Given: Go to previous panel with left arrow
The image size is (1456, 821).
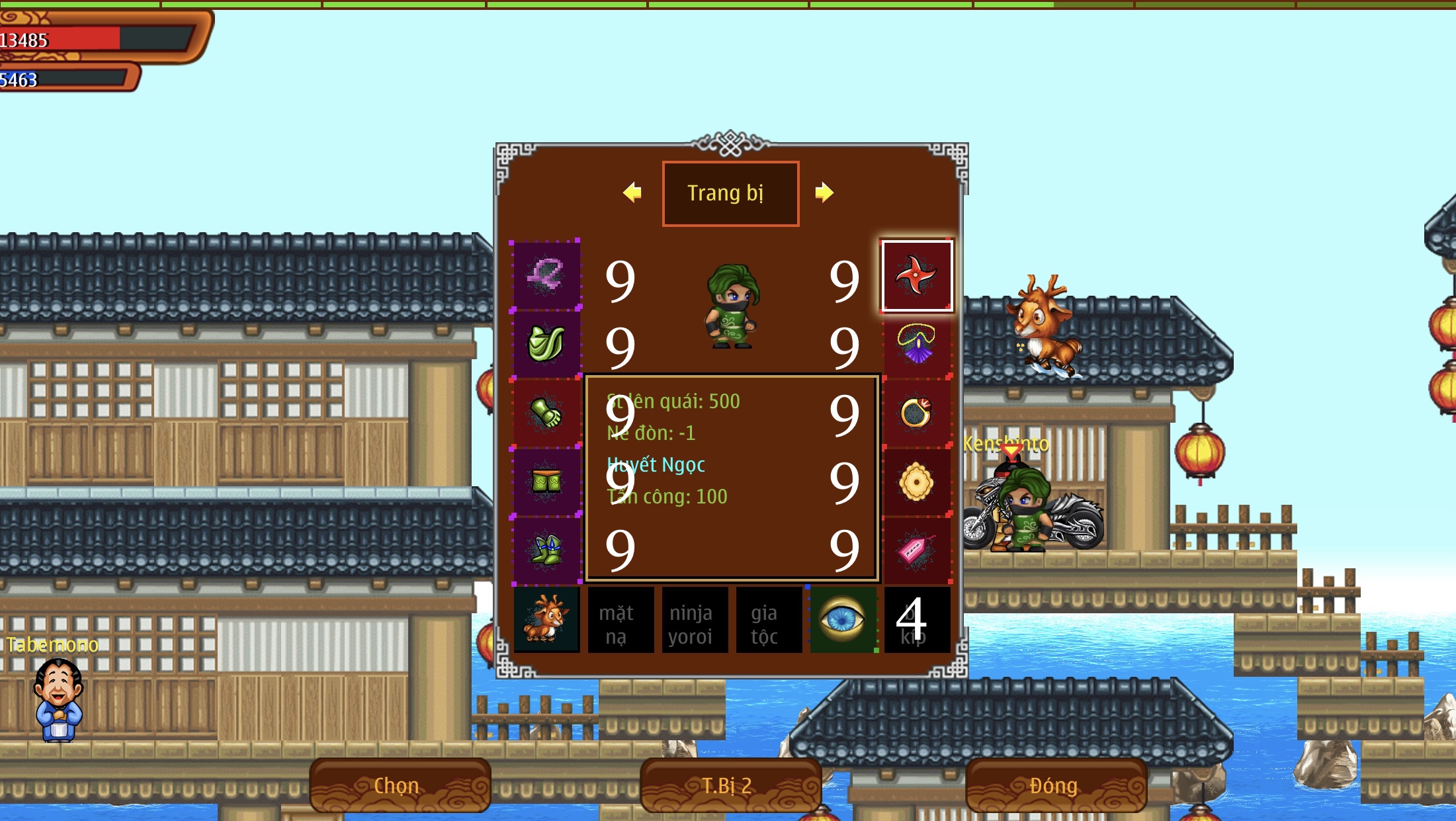Looking at the screenshot, I should [632, 193].
